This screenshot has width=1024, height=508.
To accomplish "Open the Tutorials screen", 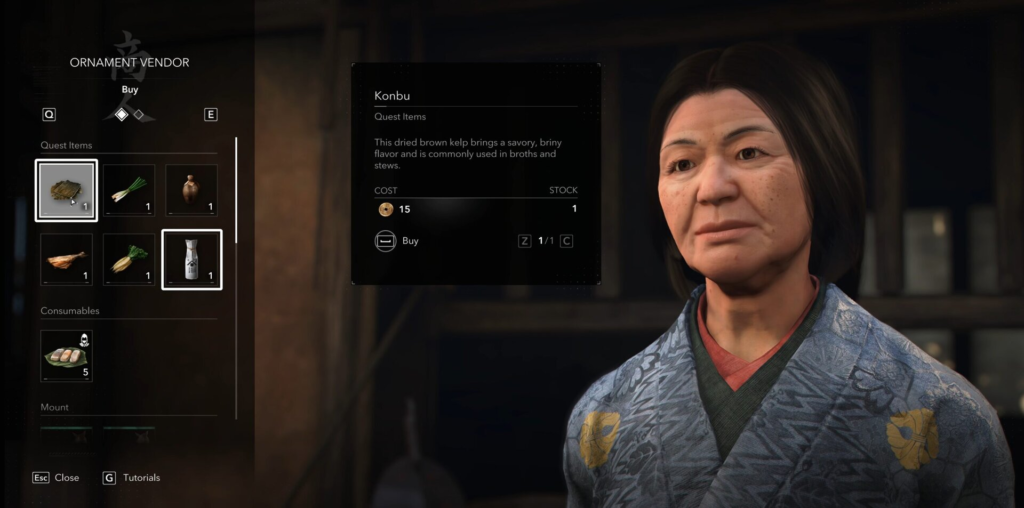I will [132, 478].
